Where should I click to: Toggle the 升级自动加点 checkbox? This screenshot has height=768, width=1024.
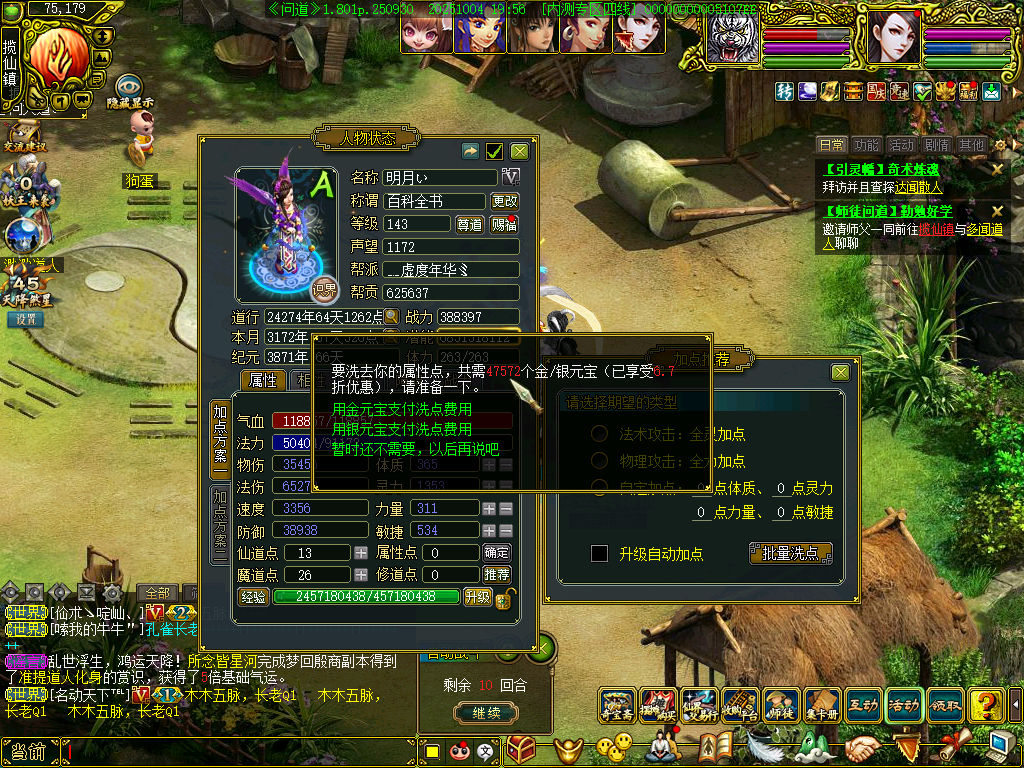(x=600, y=554)
